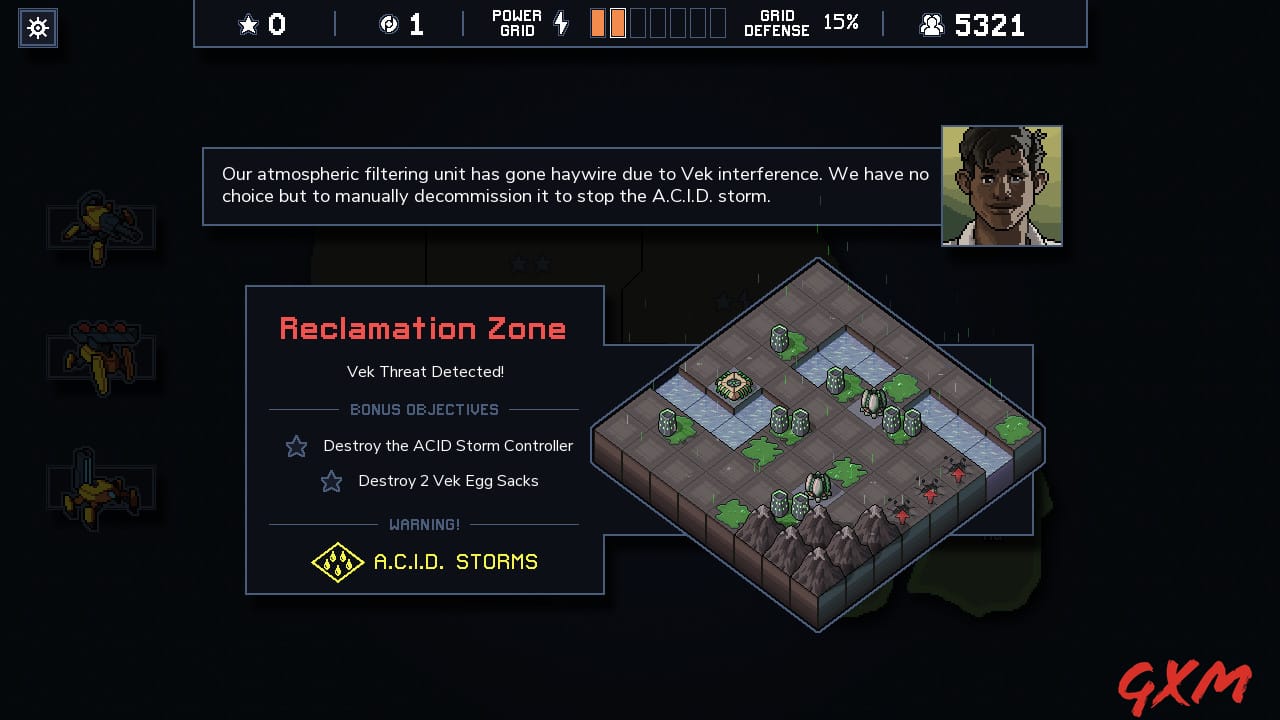Open the settings gear in the top-left corner

pos(37,28)
